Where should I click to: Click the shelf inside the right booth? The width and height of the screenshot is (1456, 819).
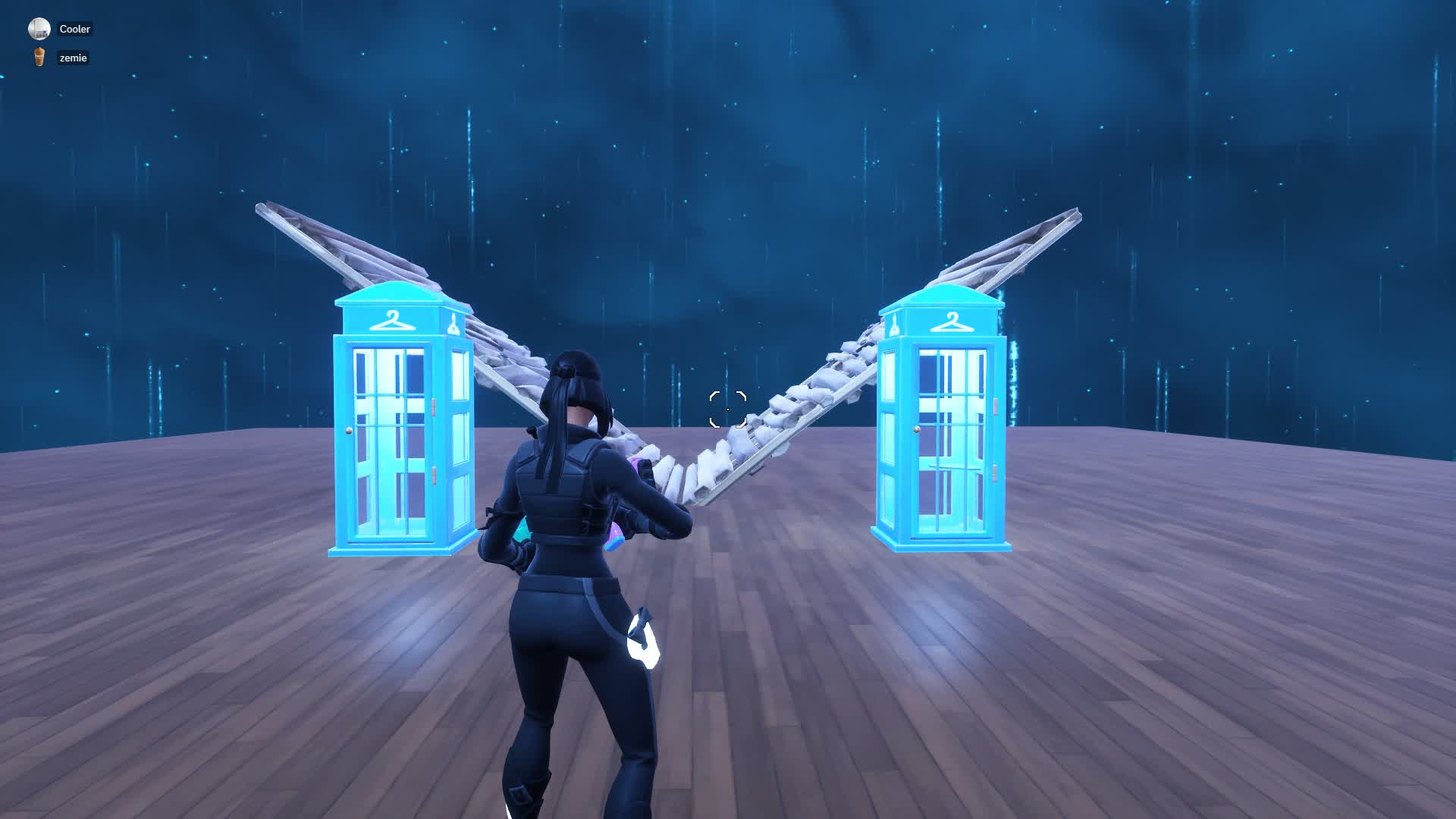(x=952, y=466)
